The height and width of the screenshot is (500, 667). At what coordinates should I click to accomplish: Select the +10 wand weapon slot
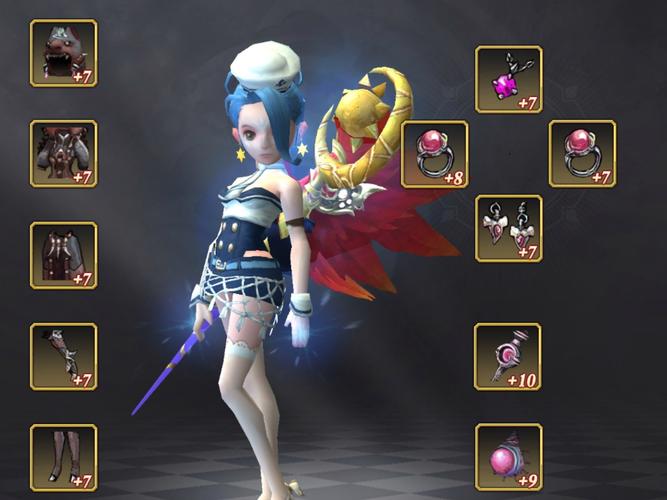point(508,356)
